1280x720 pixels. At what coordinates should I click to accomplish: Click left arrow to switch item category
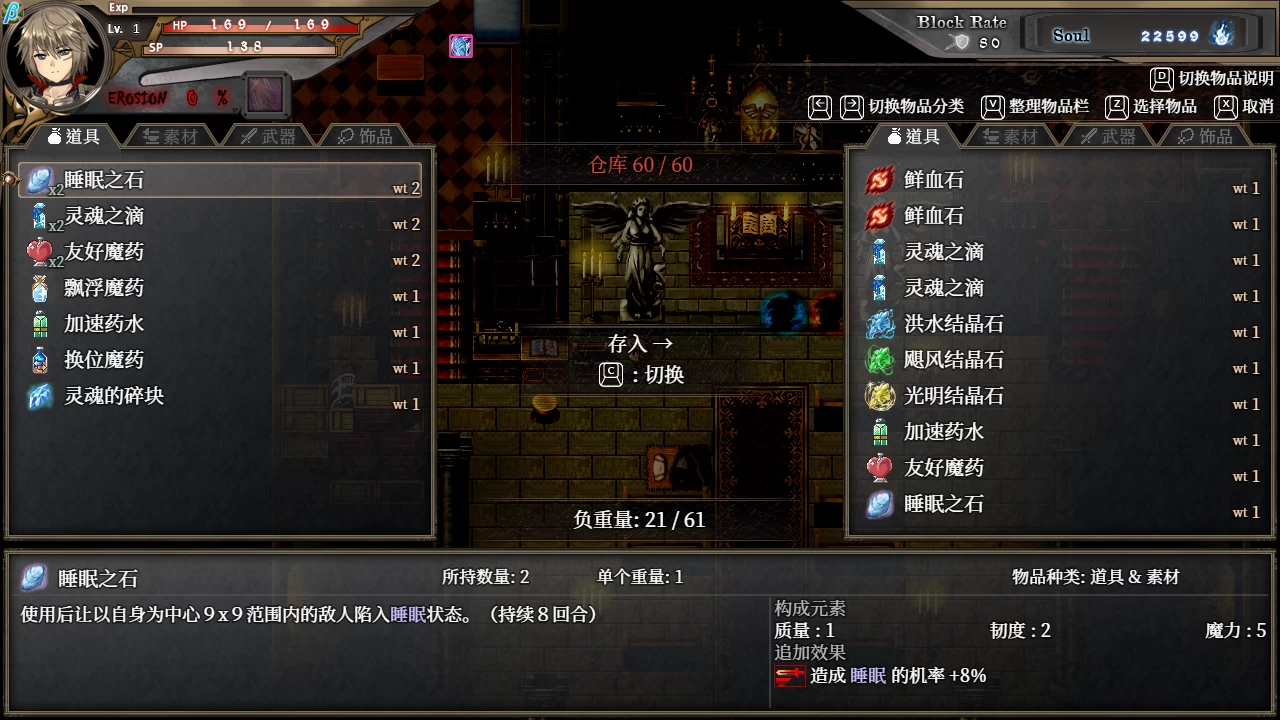820,106
